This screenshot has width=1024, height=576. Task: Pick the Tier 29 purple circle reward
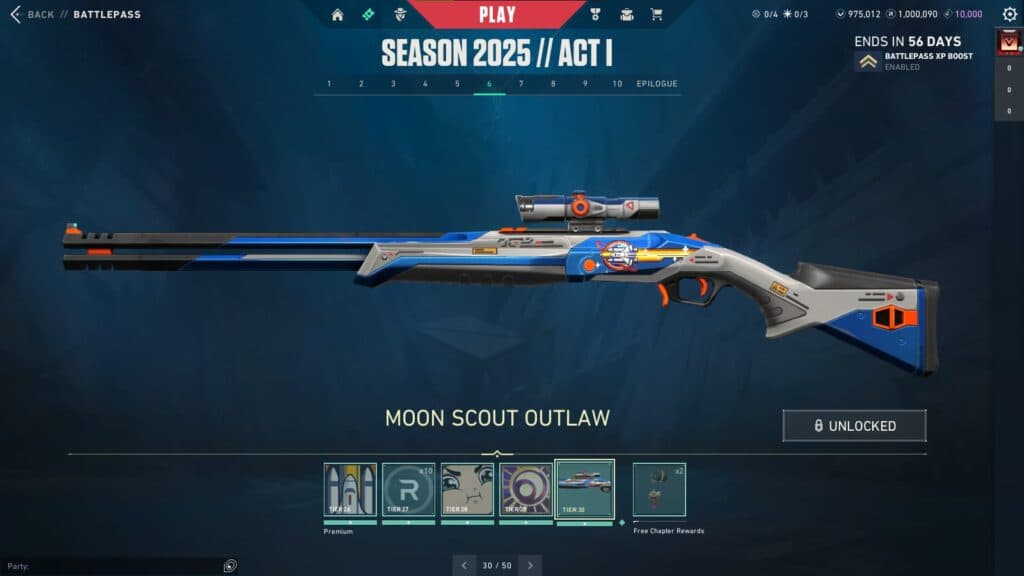coord(526,489)
